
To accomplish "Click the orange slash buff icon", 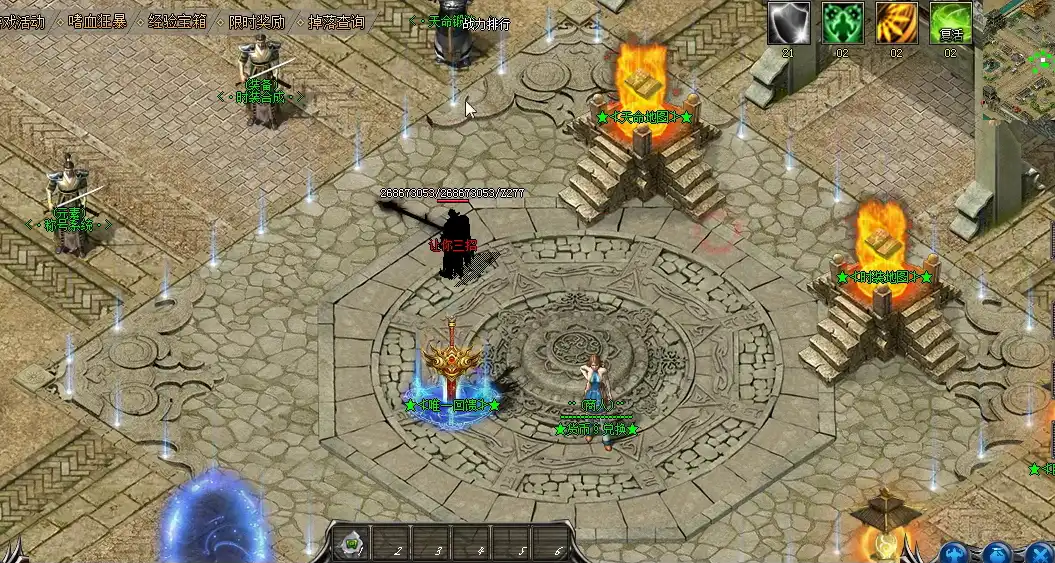I will coord(896,23).
